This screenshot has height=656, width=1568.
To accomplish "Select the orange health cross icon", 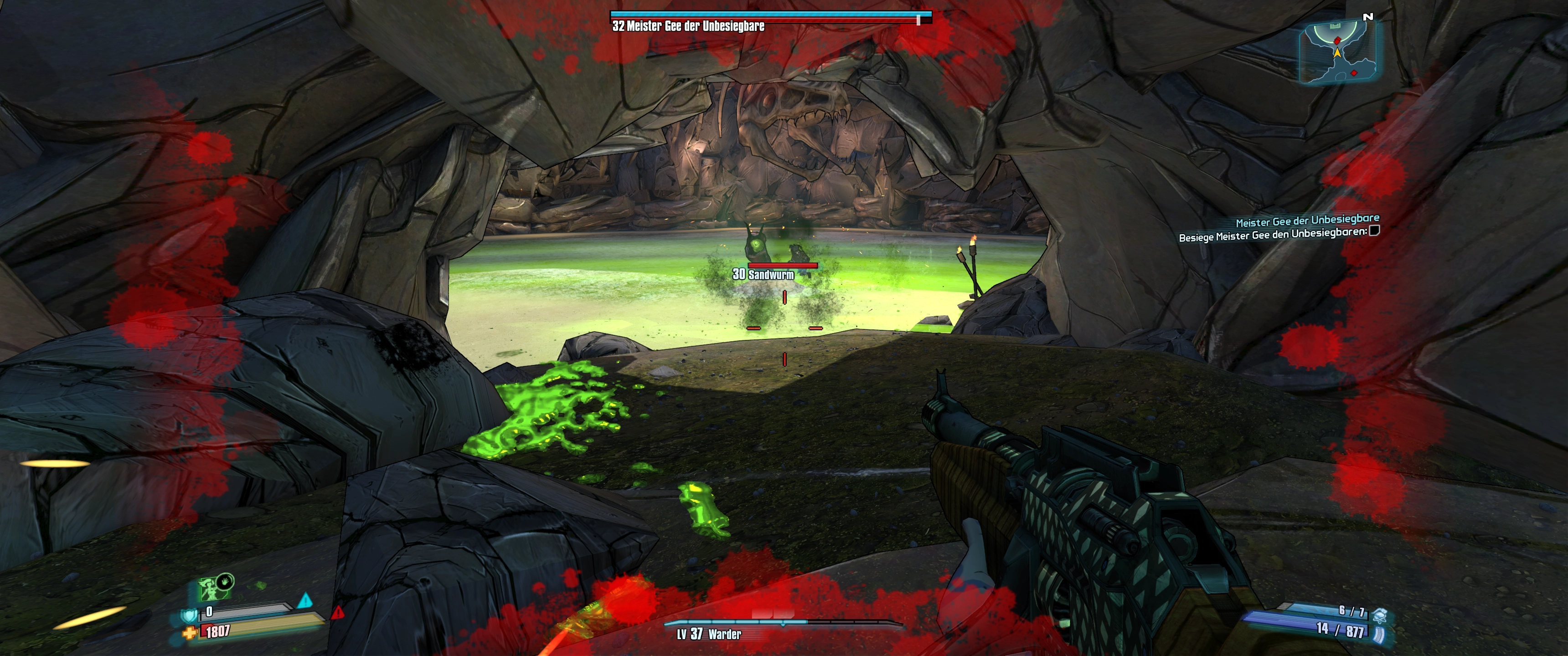I will tap(189, 633).
